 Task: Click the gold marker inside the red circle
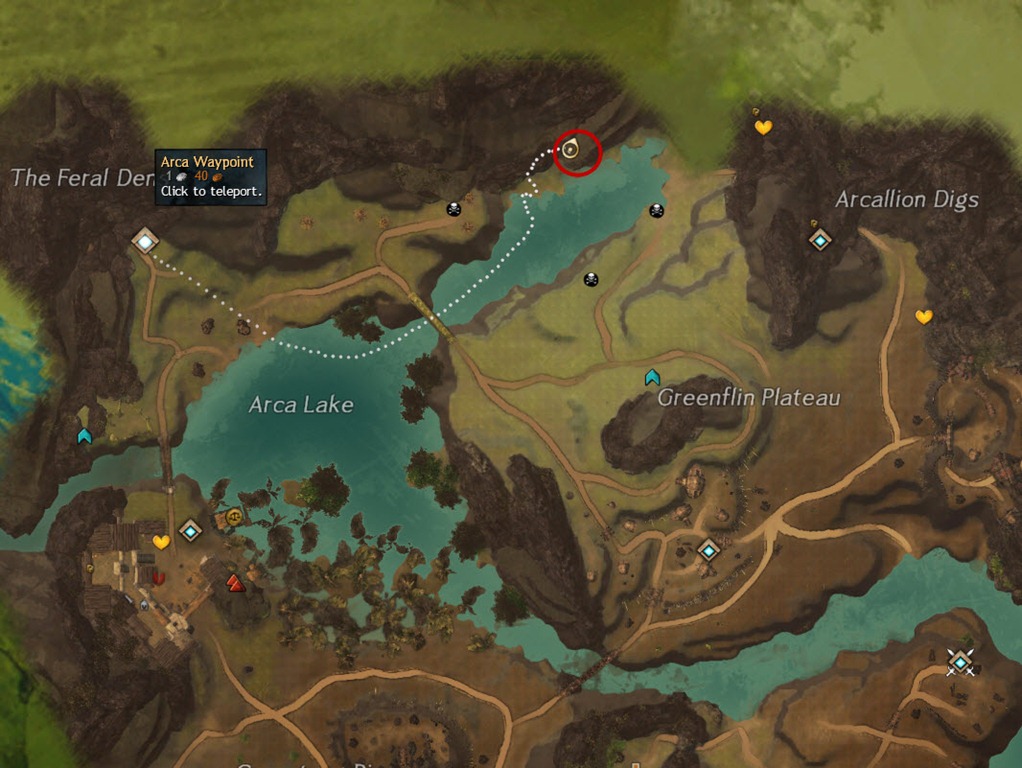570,150
